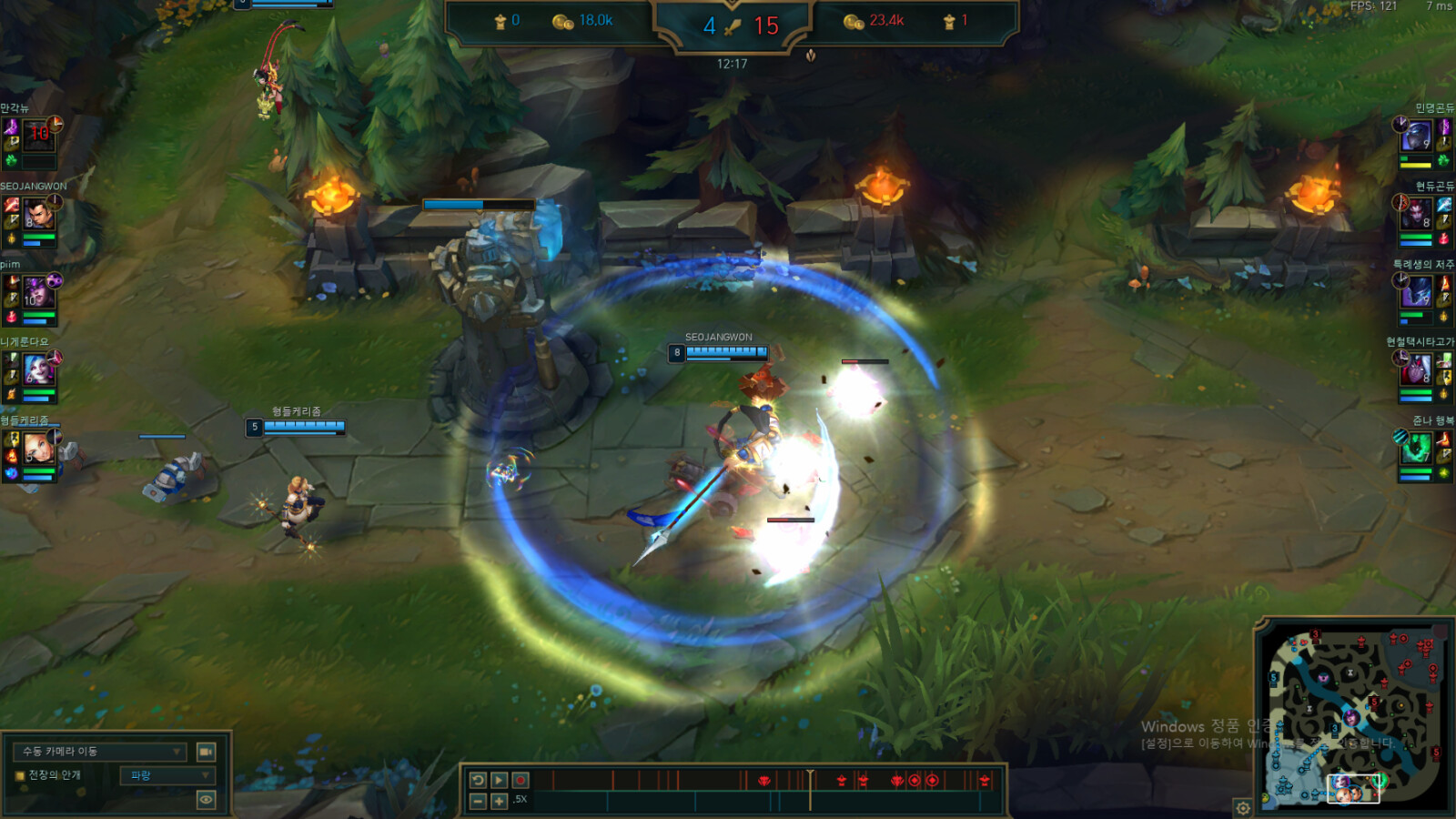The image size is (1456, 819).
Task: Jump to the last kill marker on timeline
Action: [x=984, y=780]
